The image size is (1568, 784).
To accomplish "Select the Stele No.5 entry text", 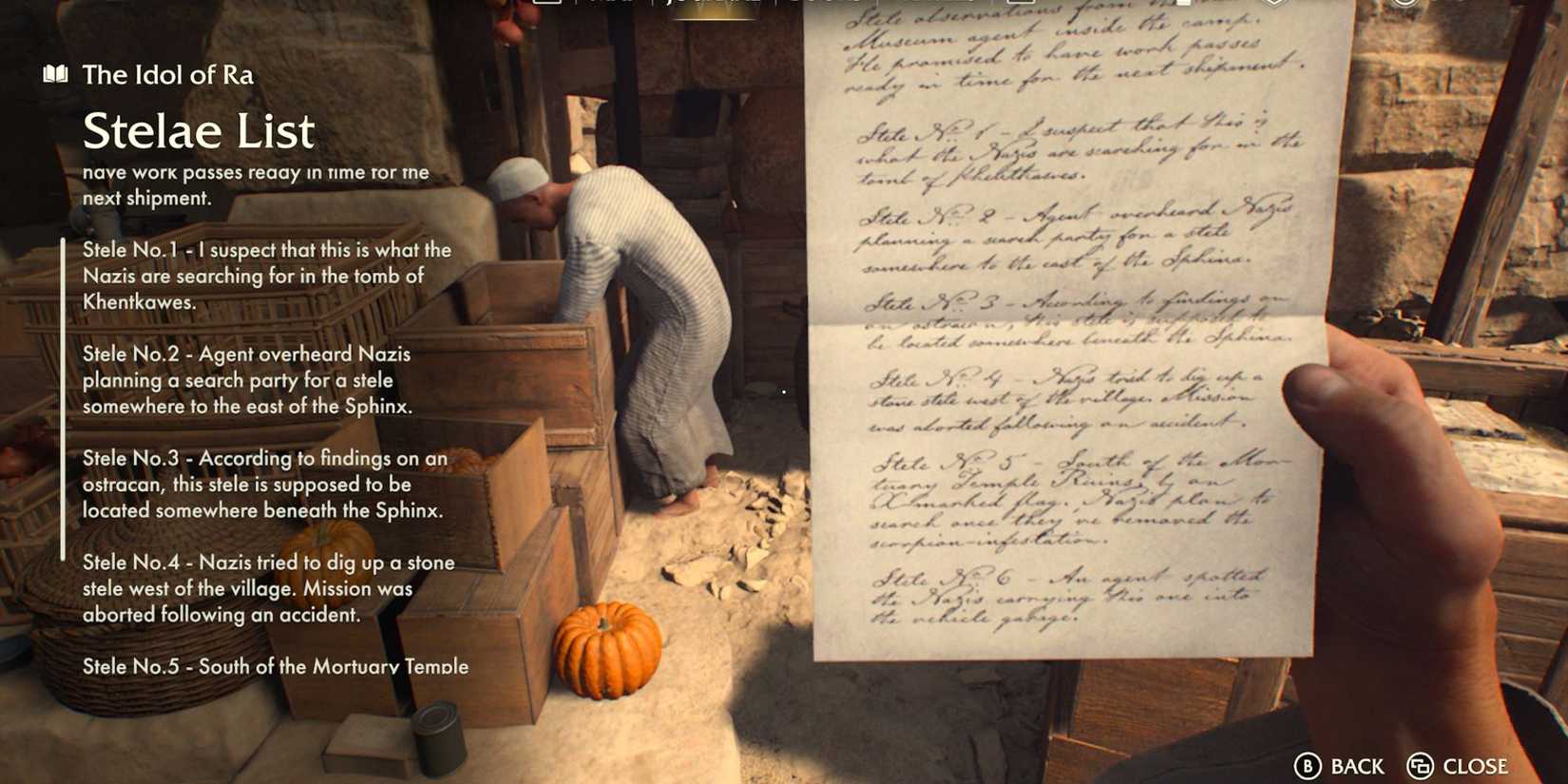I will point(276,667).
